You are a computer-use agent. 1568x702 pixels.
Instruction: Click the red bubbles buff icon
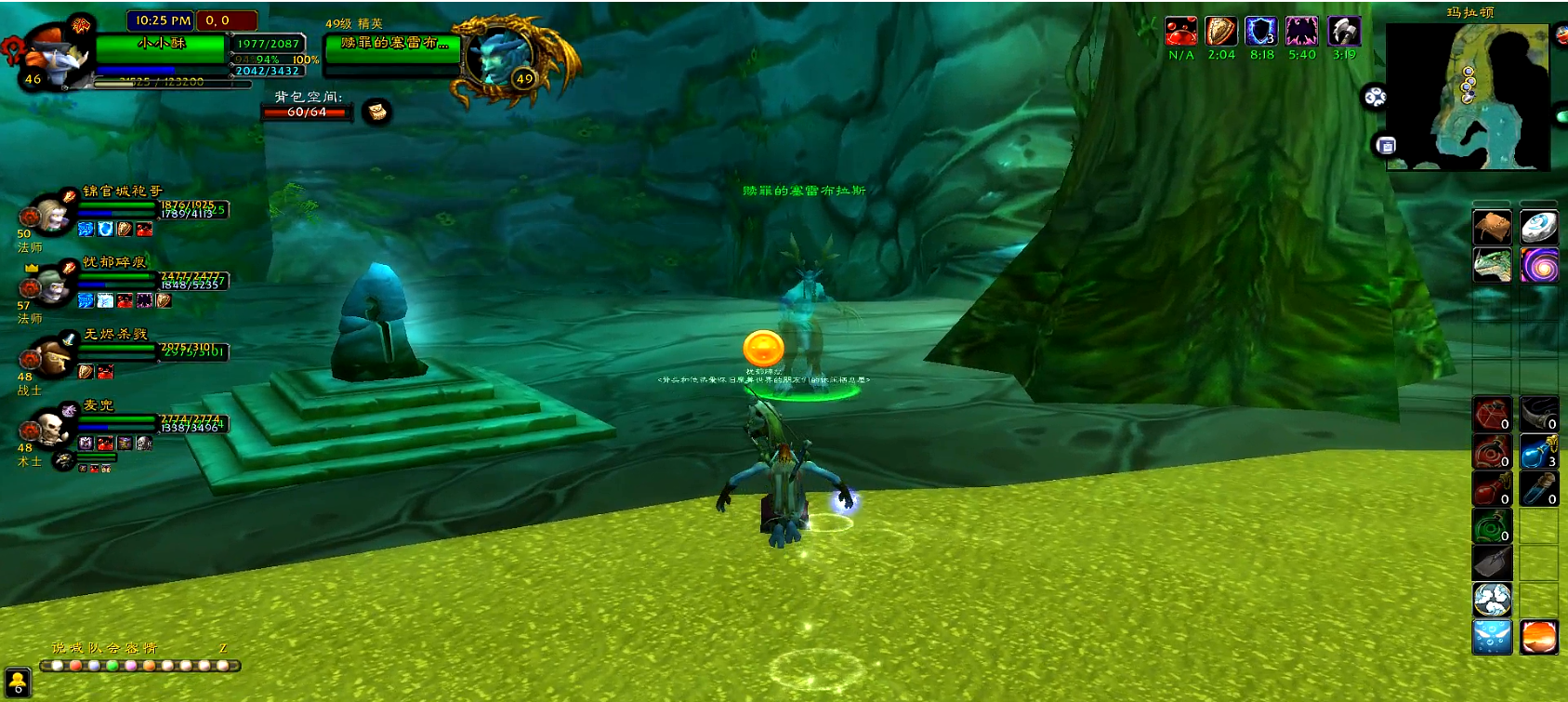[x=1181, y=32]
